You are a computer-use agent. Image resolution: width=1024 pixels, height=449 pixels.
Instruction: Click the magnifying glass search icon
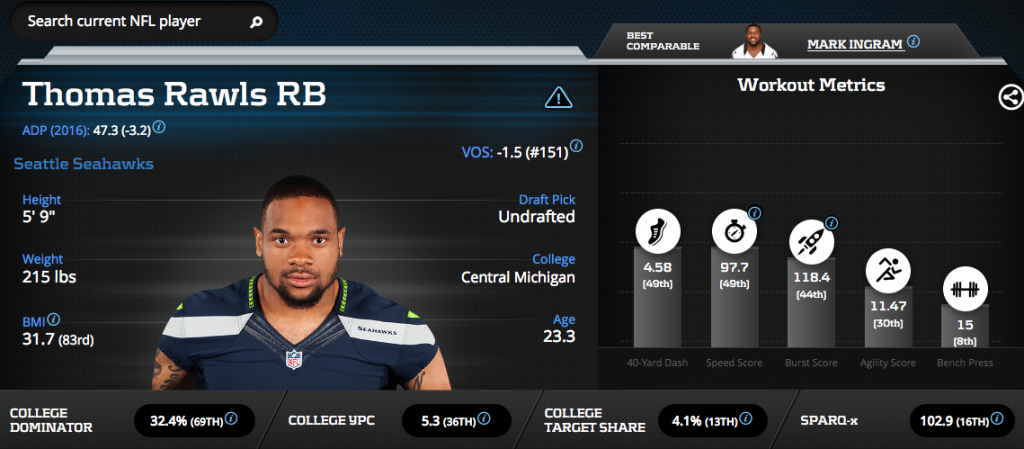coord(256,21)
